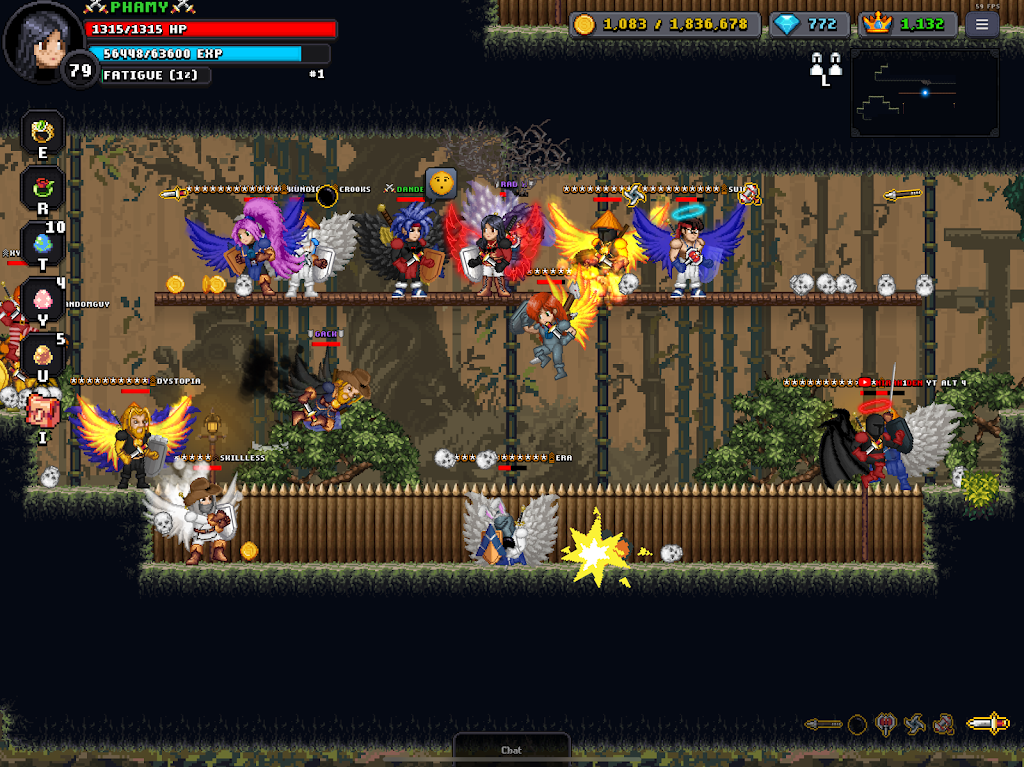This screenshot has height=767, width=1024.
Task: Click the minimap panel
Action: [x=924, y=93]
